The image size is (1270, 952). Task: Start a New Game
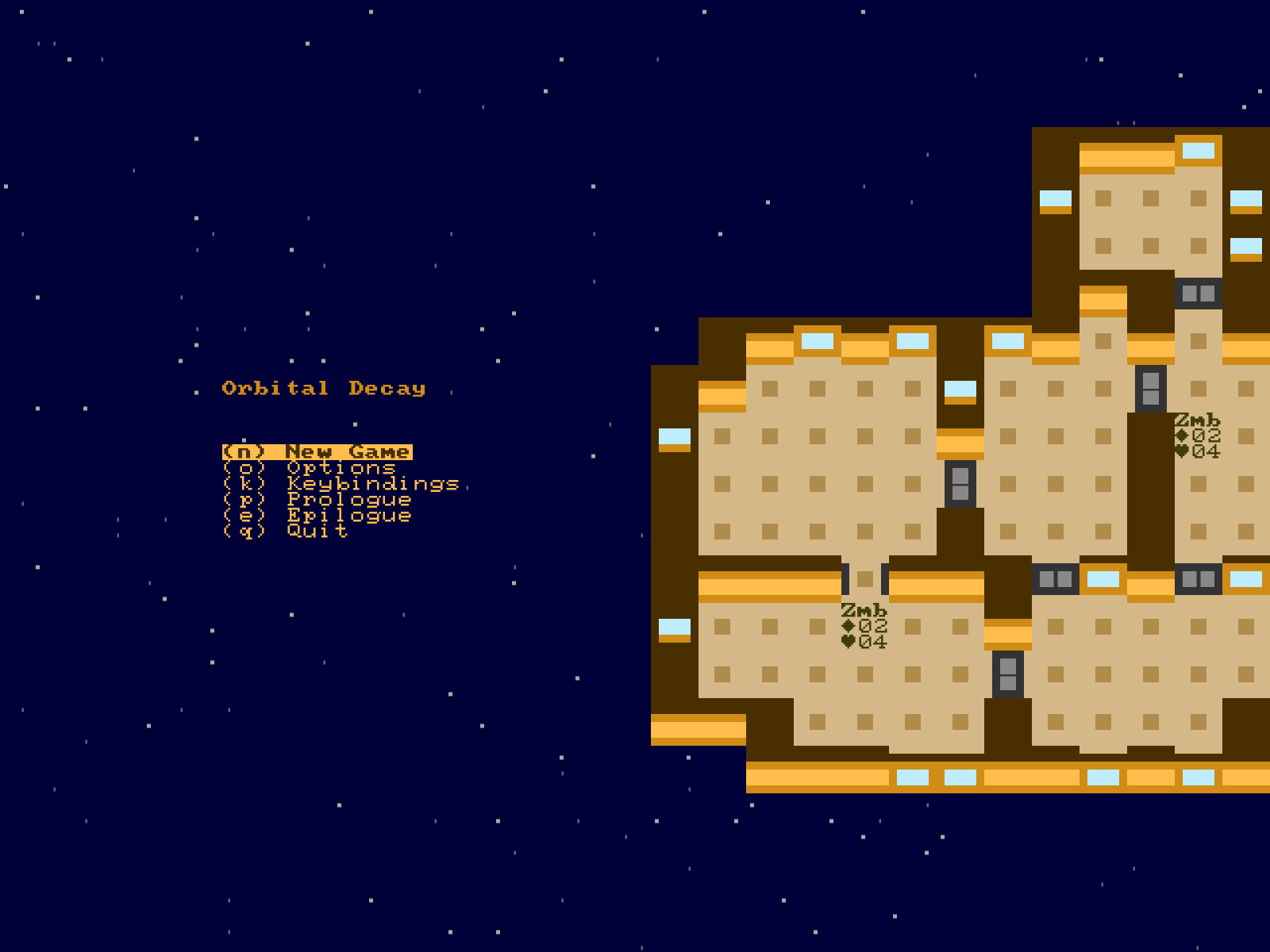click(317, 452)
